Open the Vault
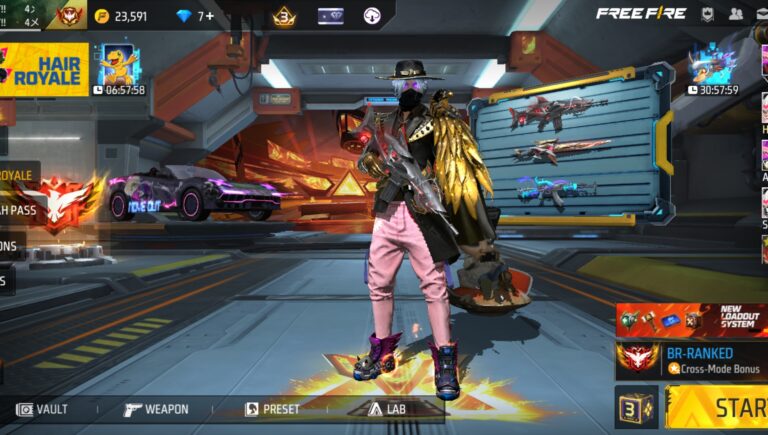This screenshot has width=768, height=435. (x=42, y=409)
